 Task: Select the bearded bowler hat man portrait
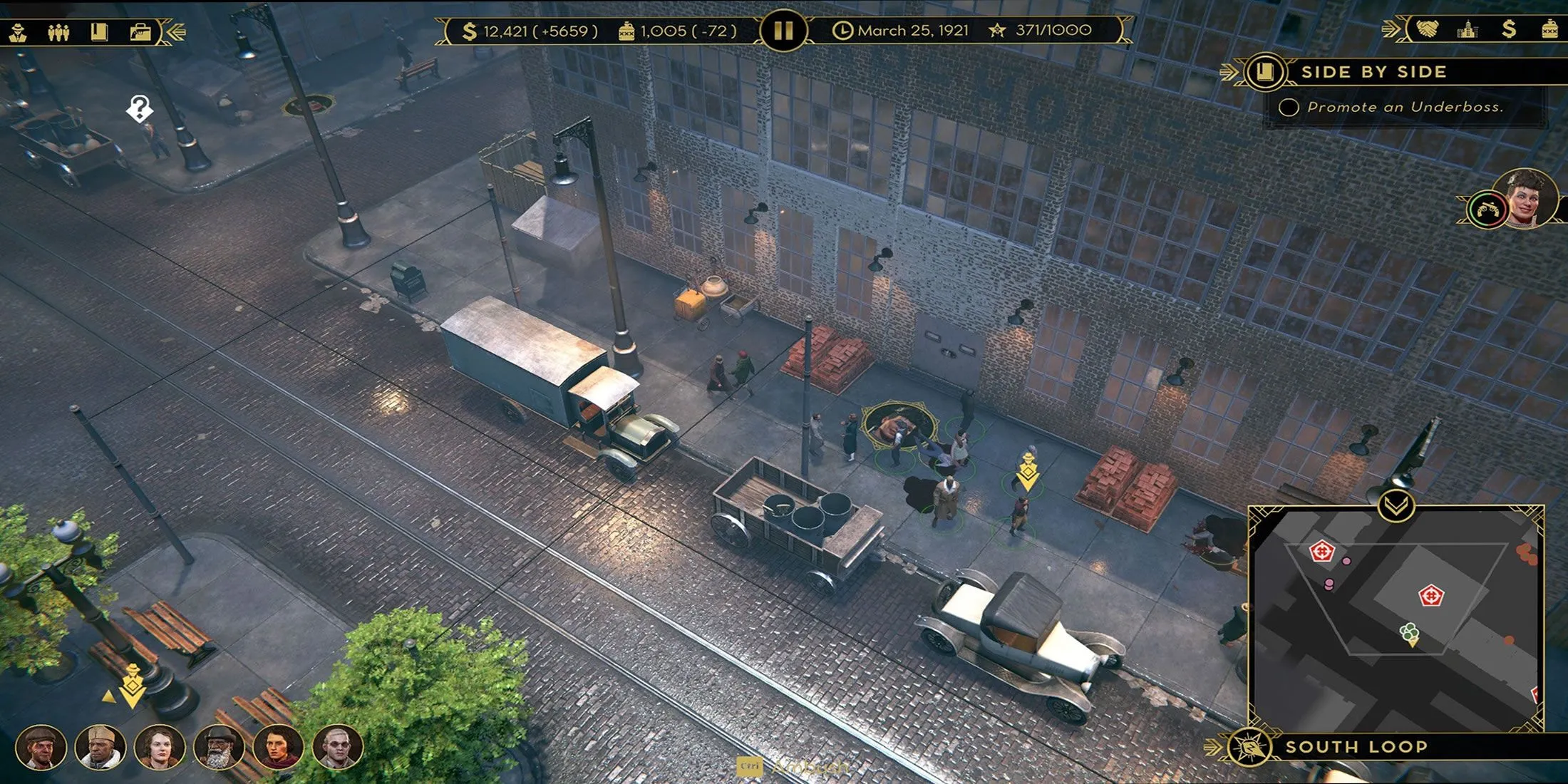click(x=219, y=747)
